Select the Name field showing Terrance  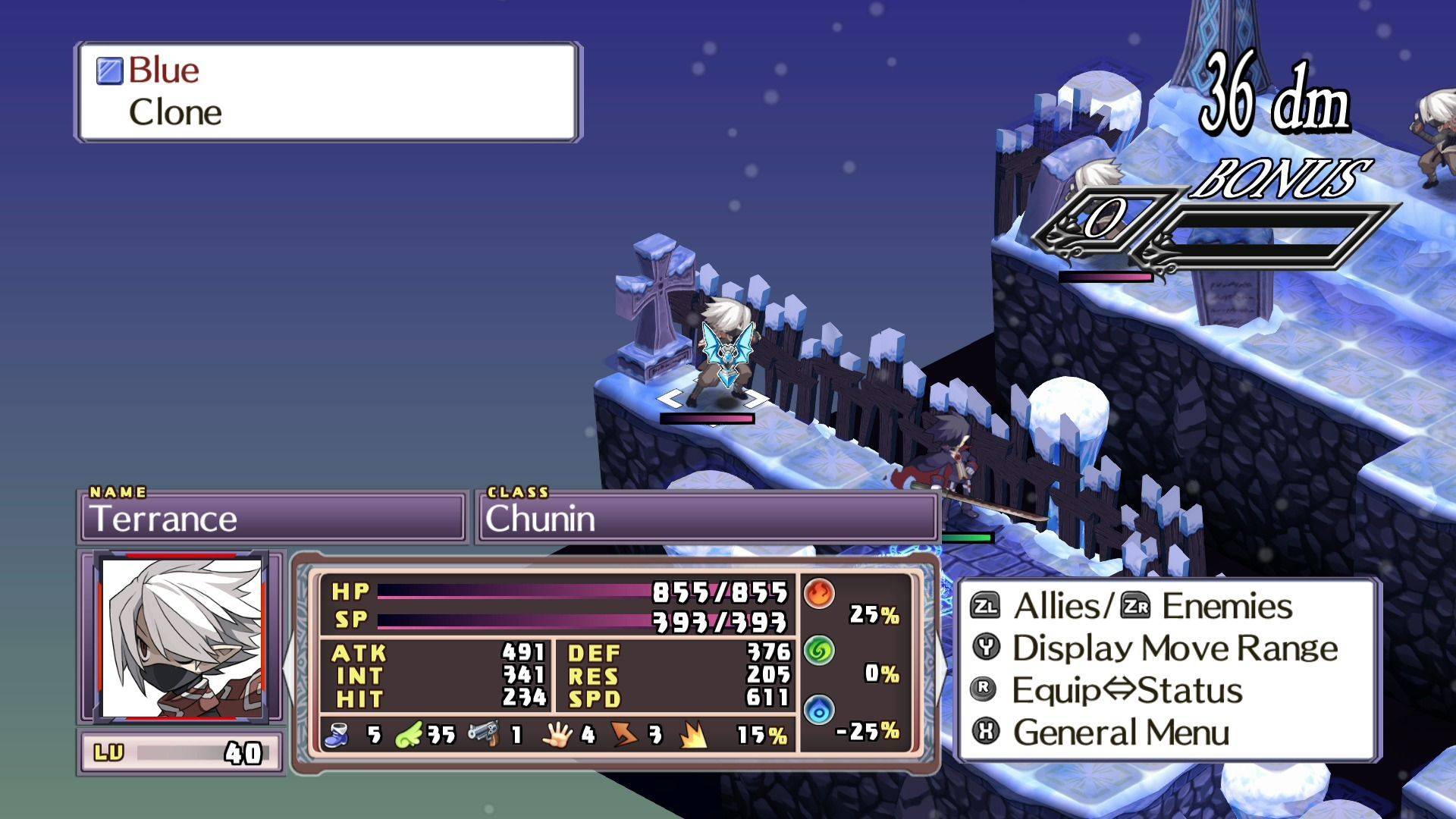pyautogui.click(x=273, y=519)
